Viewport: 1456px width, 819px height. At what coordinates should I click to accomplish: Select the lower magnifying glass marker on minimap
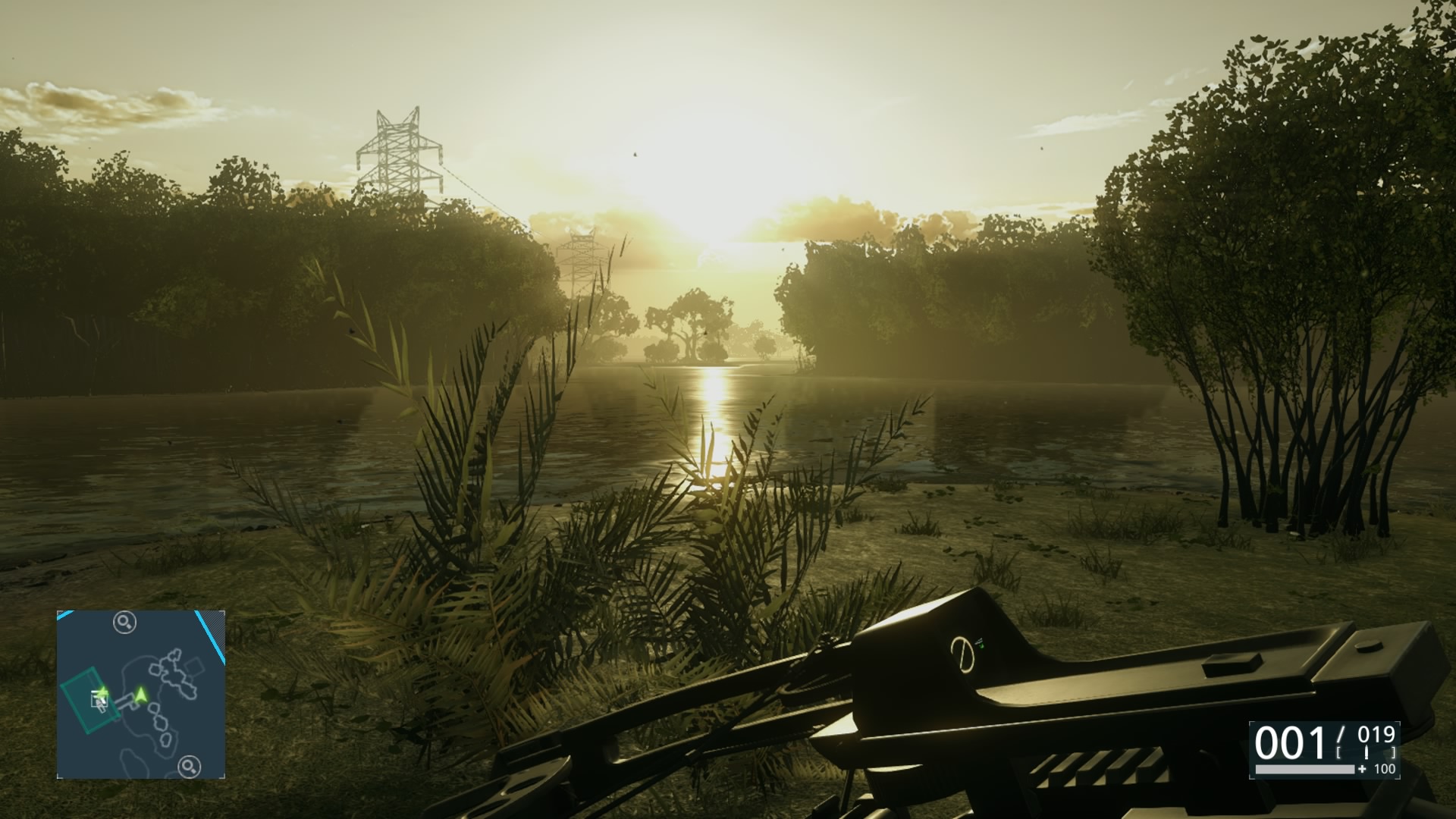(x=189, y=767)
